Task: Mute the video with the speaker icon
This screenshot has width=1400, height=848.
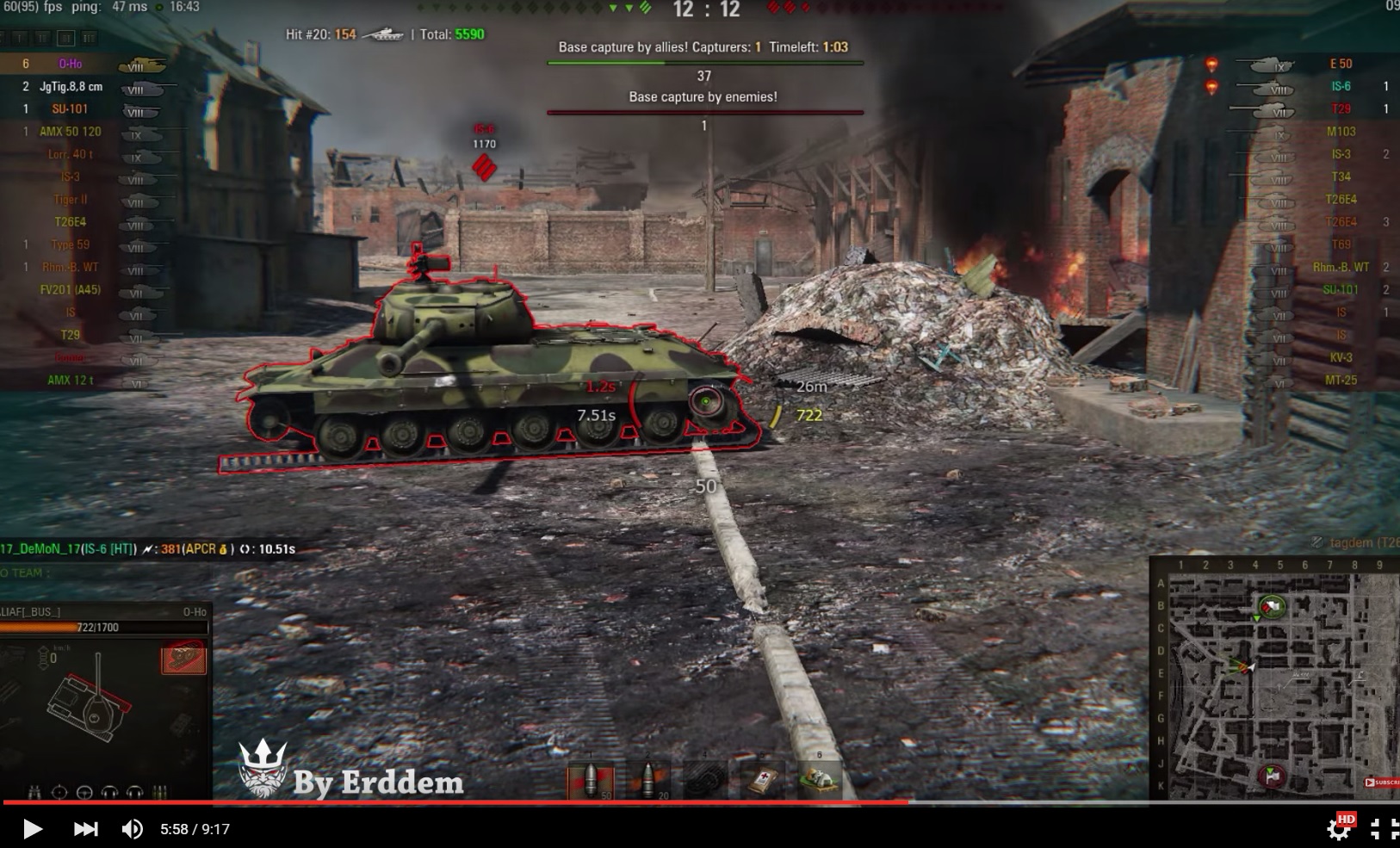Action: [132, 829]
